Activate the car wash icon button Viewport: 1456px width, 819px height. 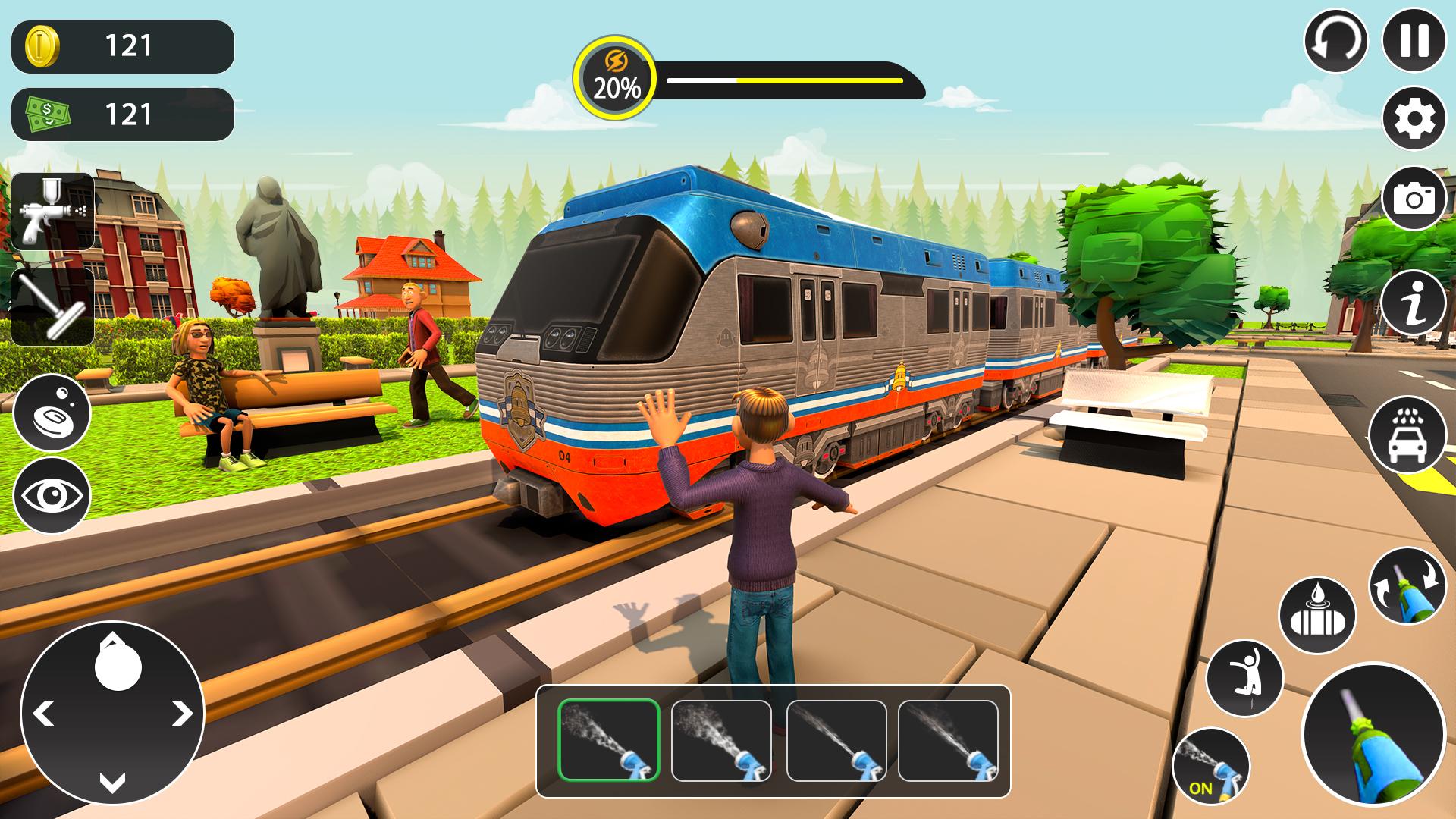(1406, 435)
